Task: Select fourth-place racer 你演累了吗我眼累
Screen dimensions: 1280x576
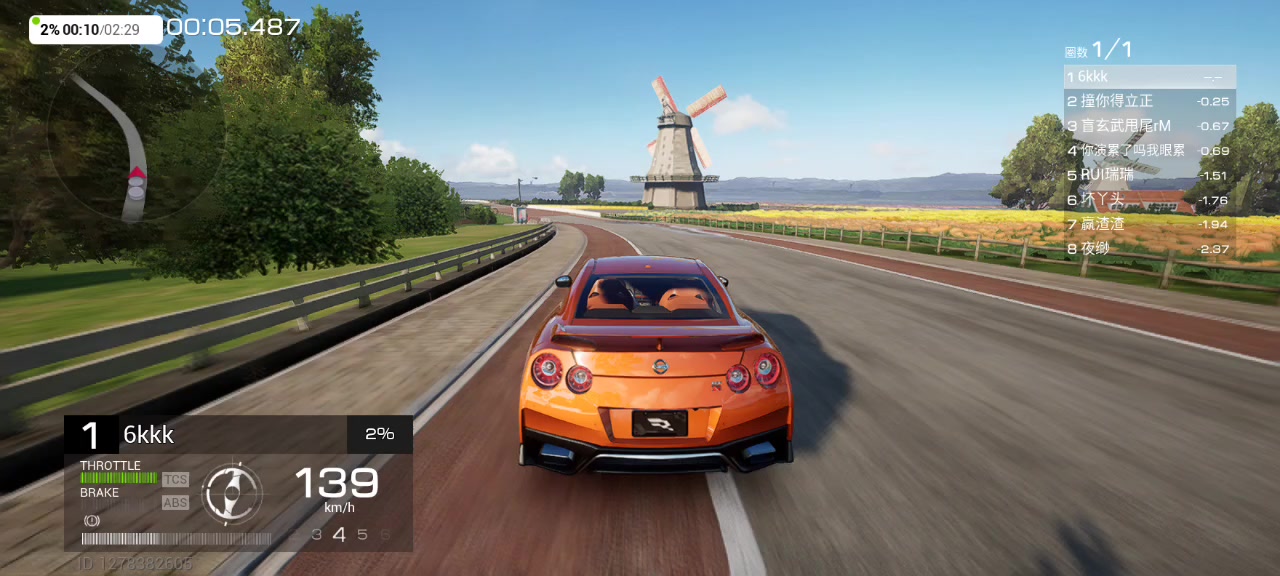Action: coord(1149,150)
